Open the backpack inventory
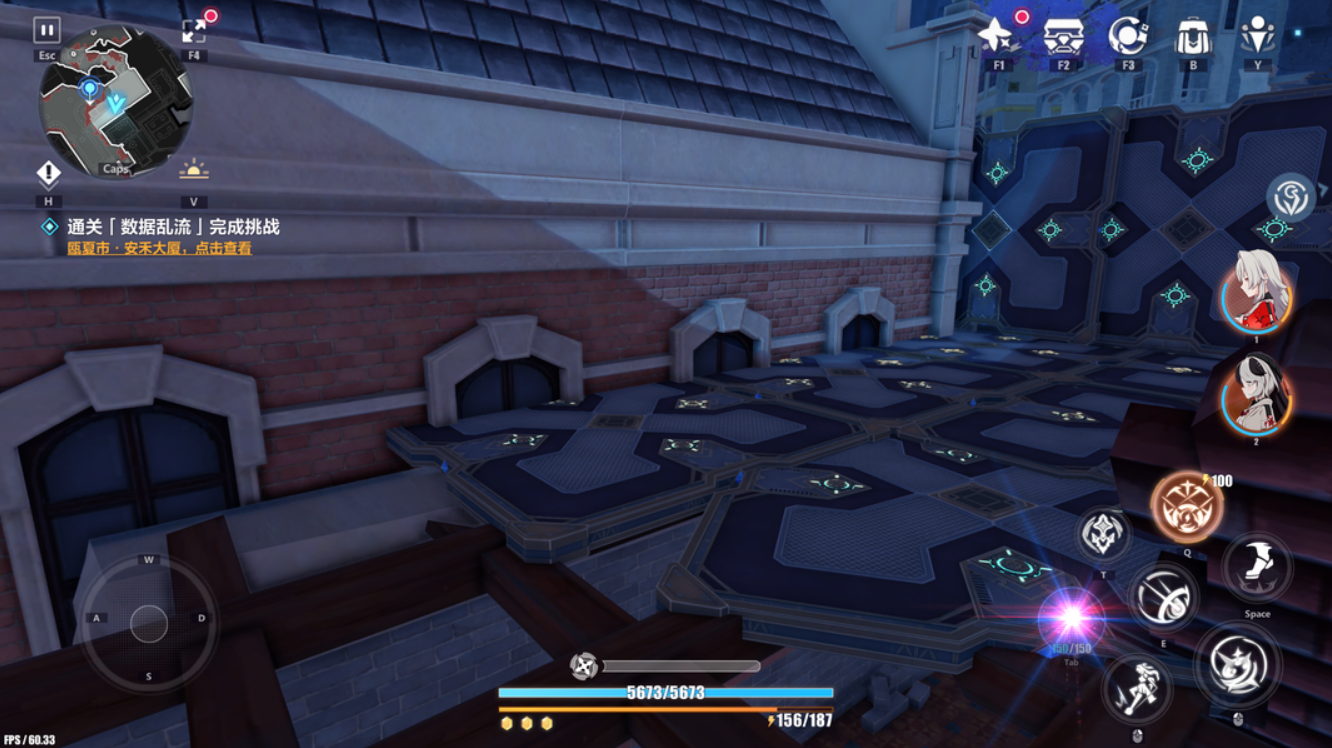The height and width of the screenshot is (748, 1332). tap(1193, 37)
